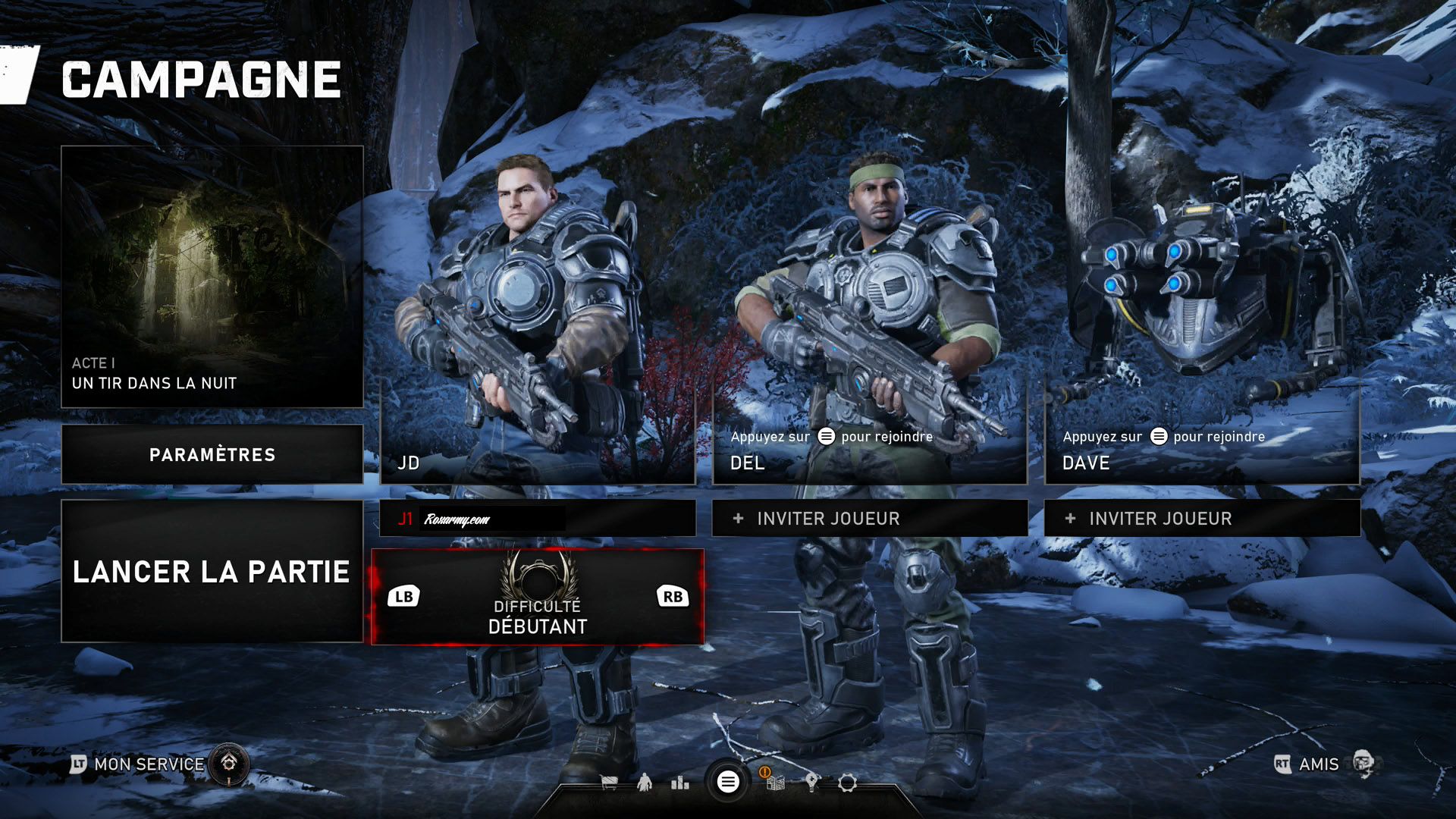The height and width of the screenshot is (819, 1456).
Task: Invite a player to Dave's slot
Action: click(1201, 519)
